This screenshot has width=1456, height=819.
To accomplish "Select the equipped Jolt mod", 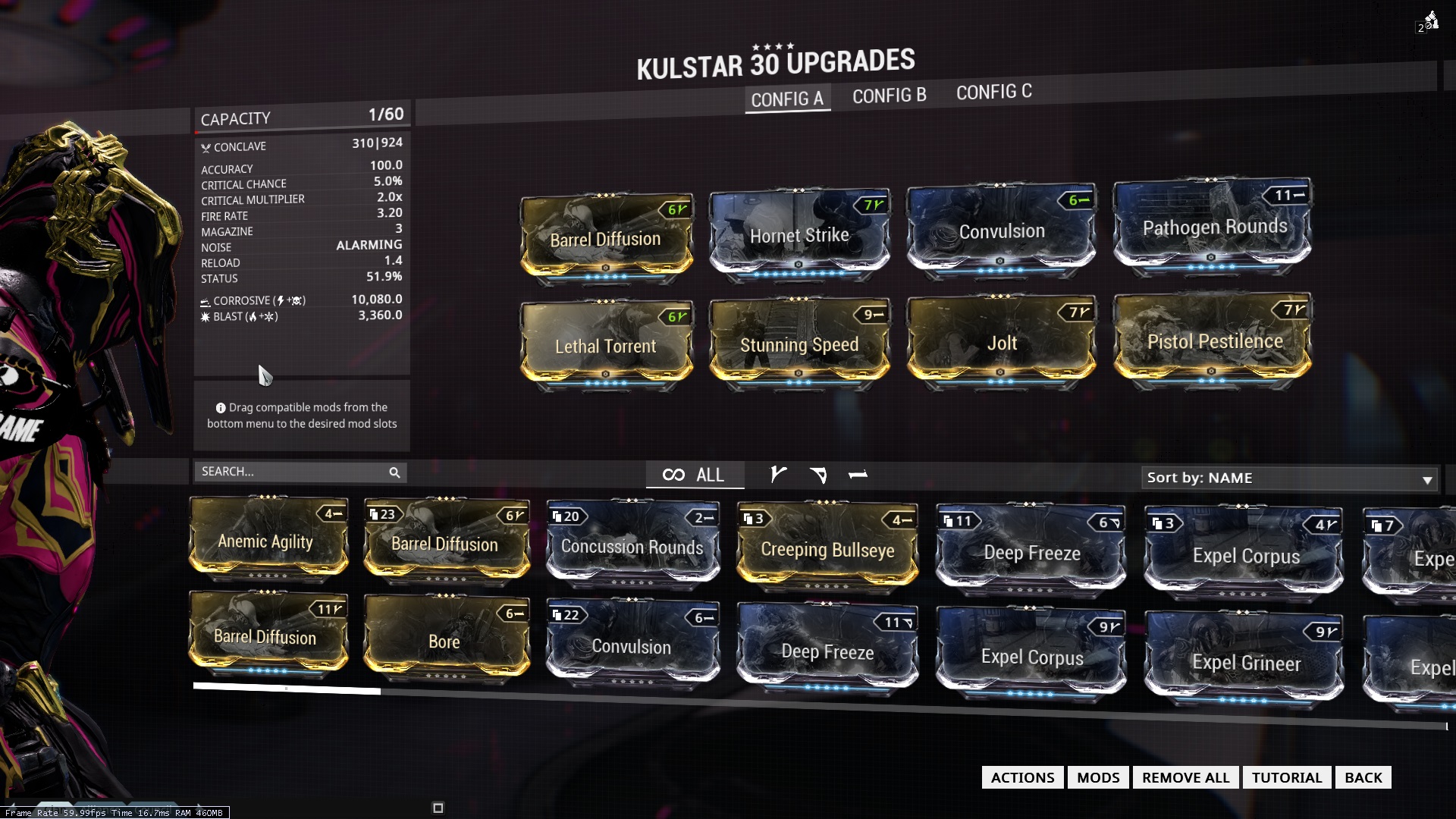I will click(x=1001, y=343).
